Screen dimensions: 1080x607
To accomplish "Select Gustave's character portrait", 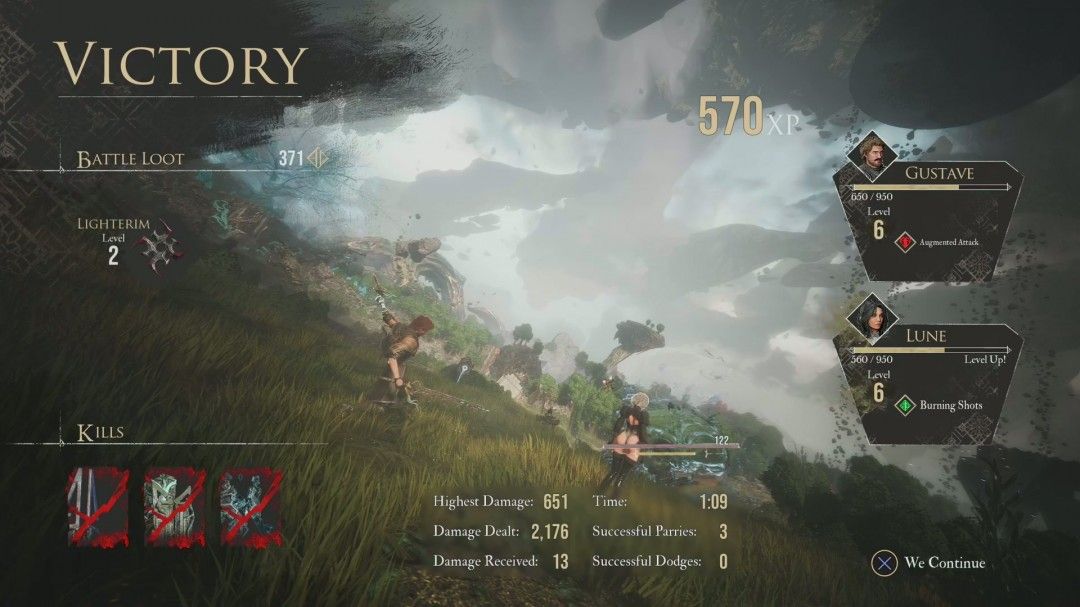I will [x=878, y=153].
